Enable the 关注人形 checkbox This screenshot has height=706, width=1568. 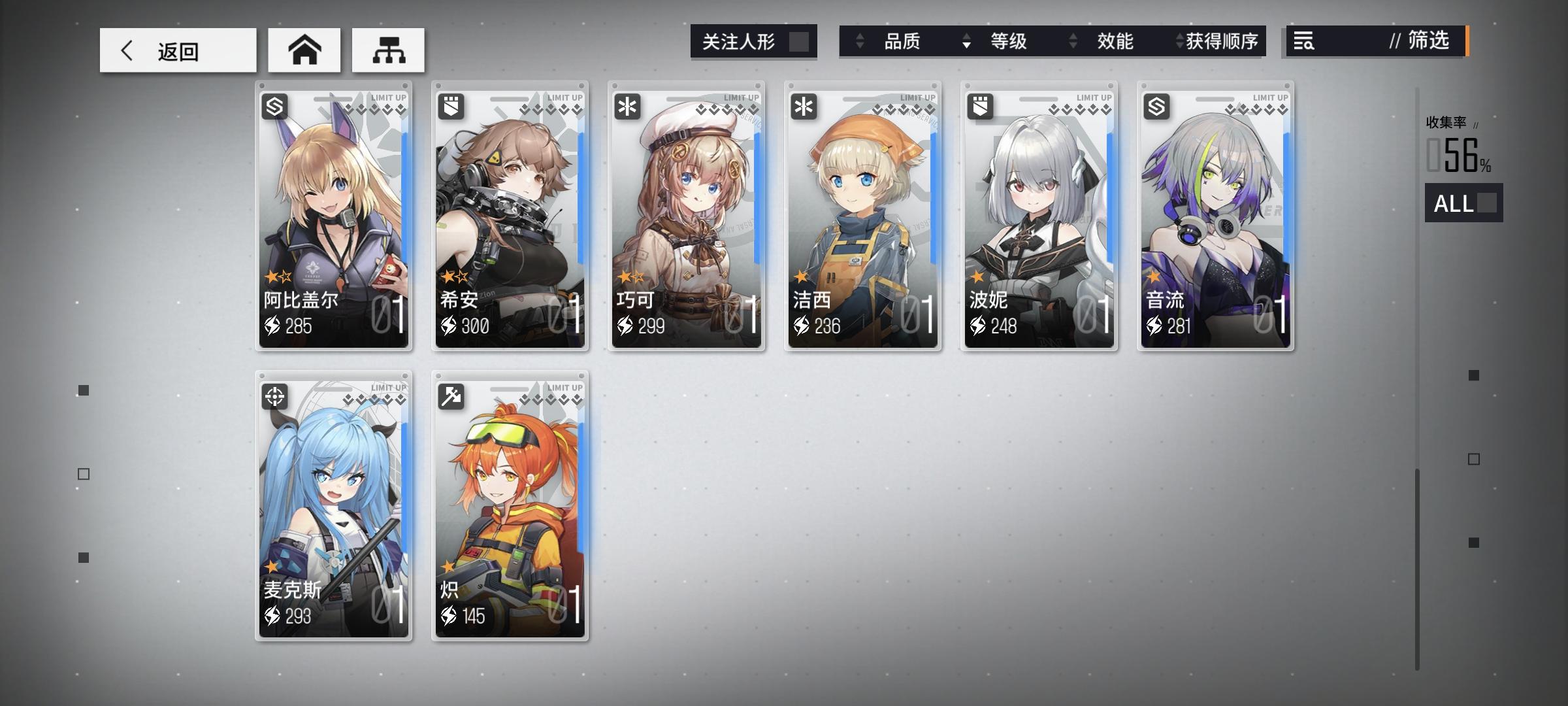(800, 41)
